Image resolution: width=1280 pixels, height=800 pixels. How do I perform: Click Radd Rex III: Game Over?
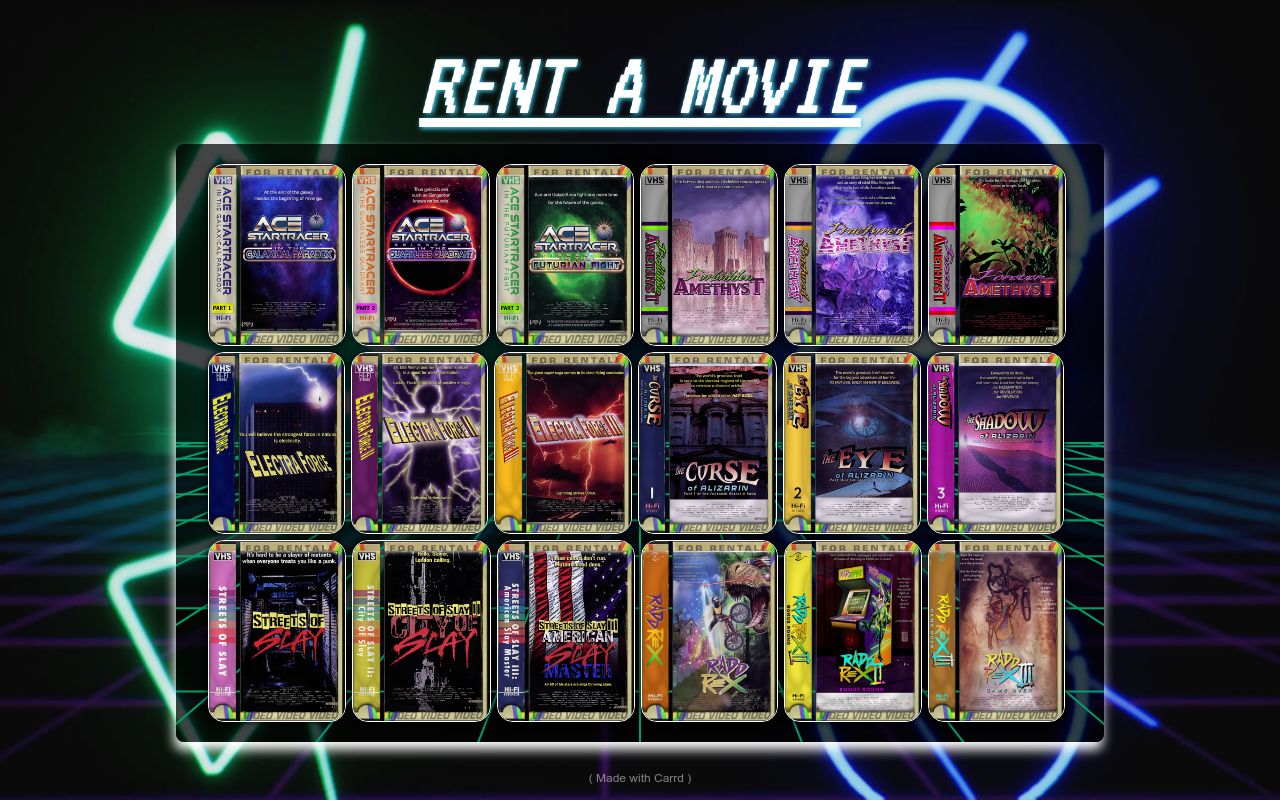coord(996,630)
